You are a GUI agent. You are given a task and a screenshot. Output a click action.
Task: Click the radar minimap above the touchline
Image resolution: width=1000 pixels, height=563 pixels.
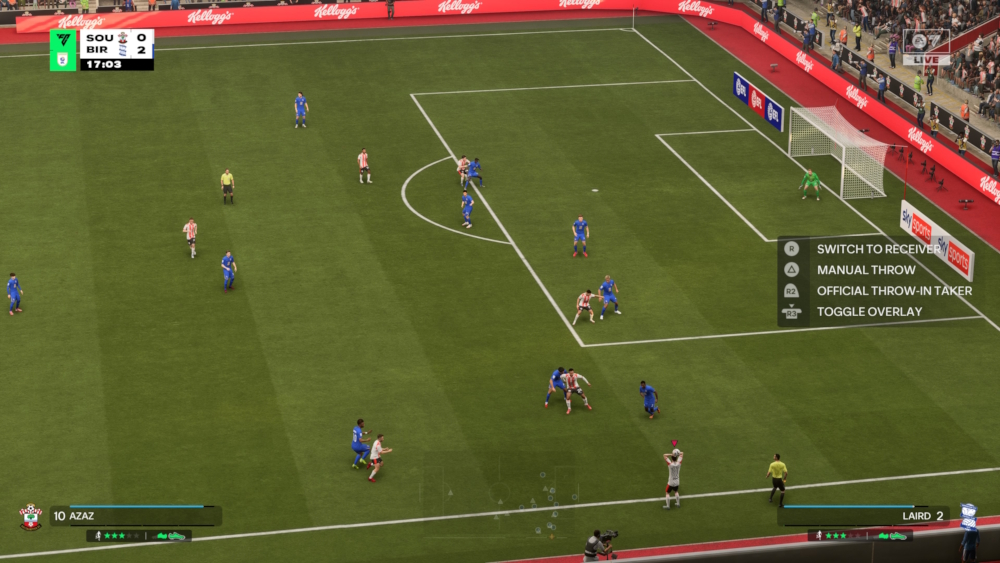[500, 498]
